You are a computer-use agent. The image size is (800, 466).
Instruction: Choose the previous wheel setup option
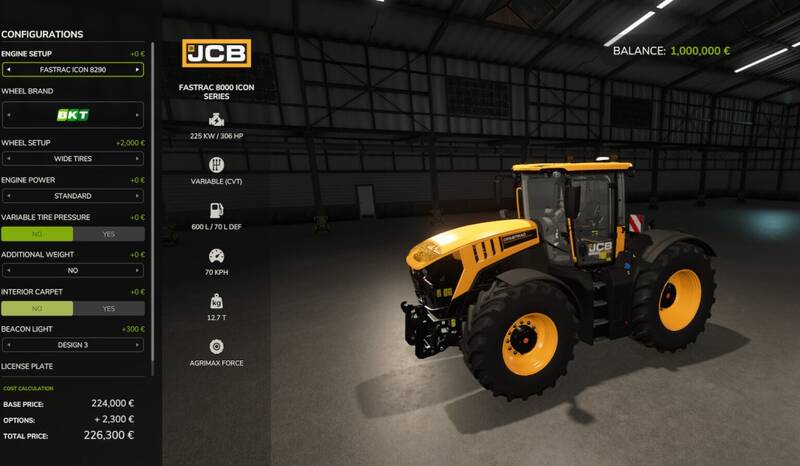pos(8,158)
